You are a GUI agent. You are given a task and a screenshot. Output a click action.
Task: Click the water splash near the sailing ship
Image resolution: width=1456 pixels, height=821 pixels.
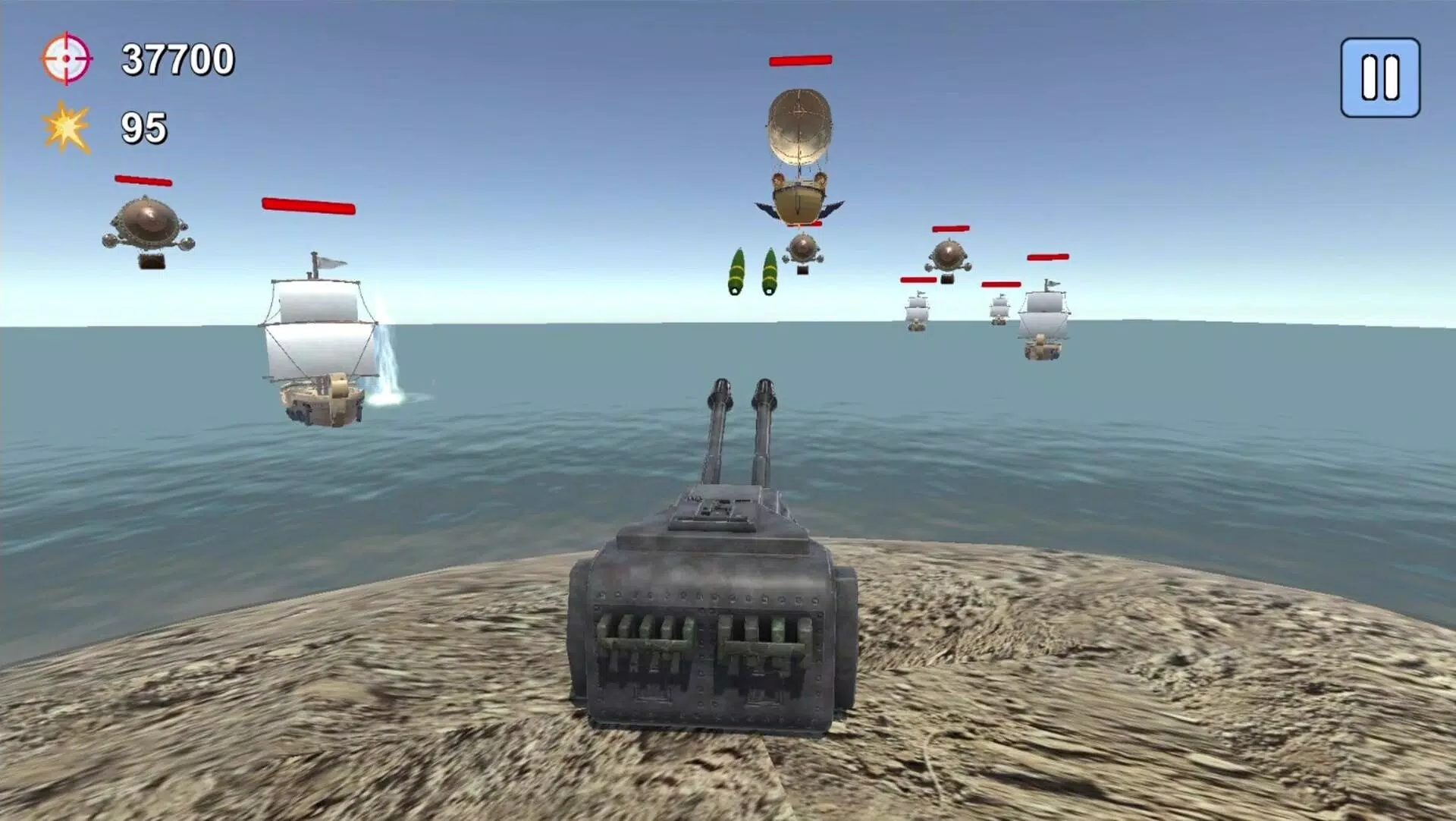pos(387,364)
